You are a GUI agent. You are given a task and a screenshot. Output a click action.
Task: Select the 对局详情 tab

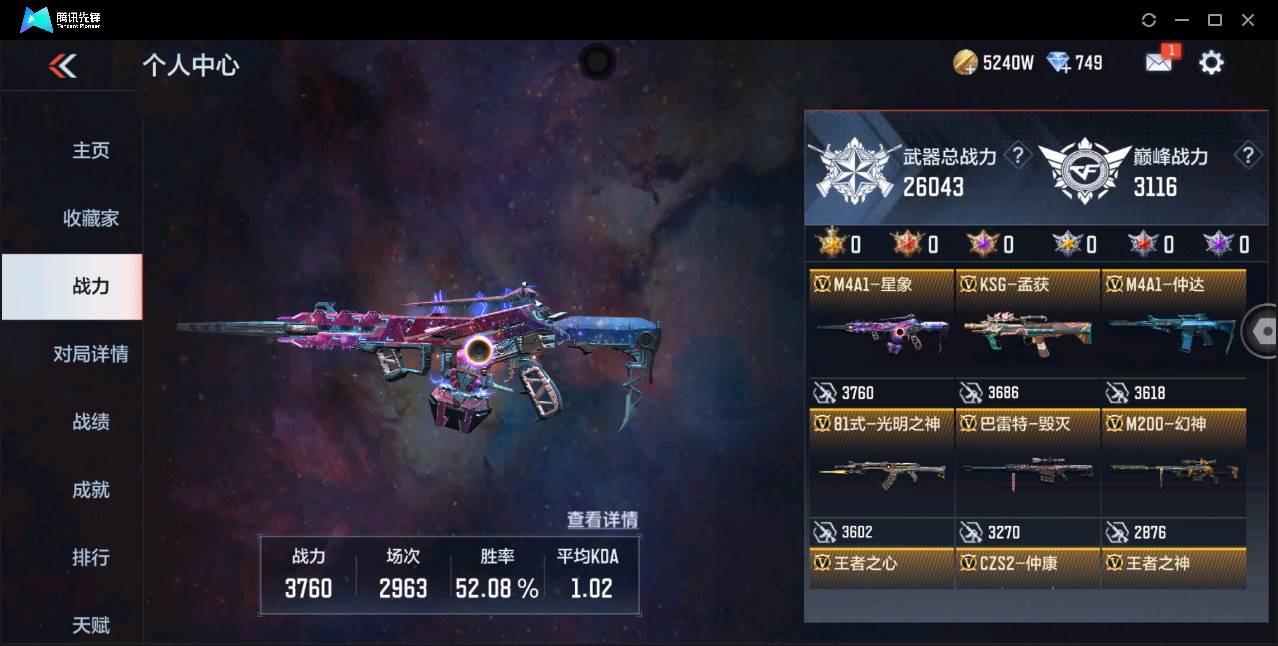(x=90, y=354)
